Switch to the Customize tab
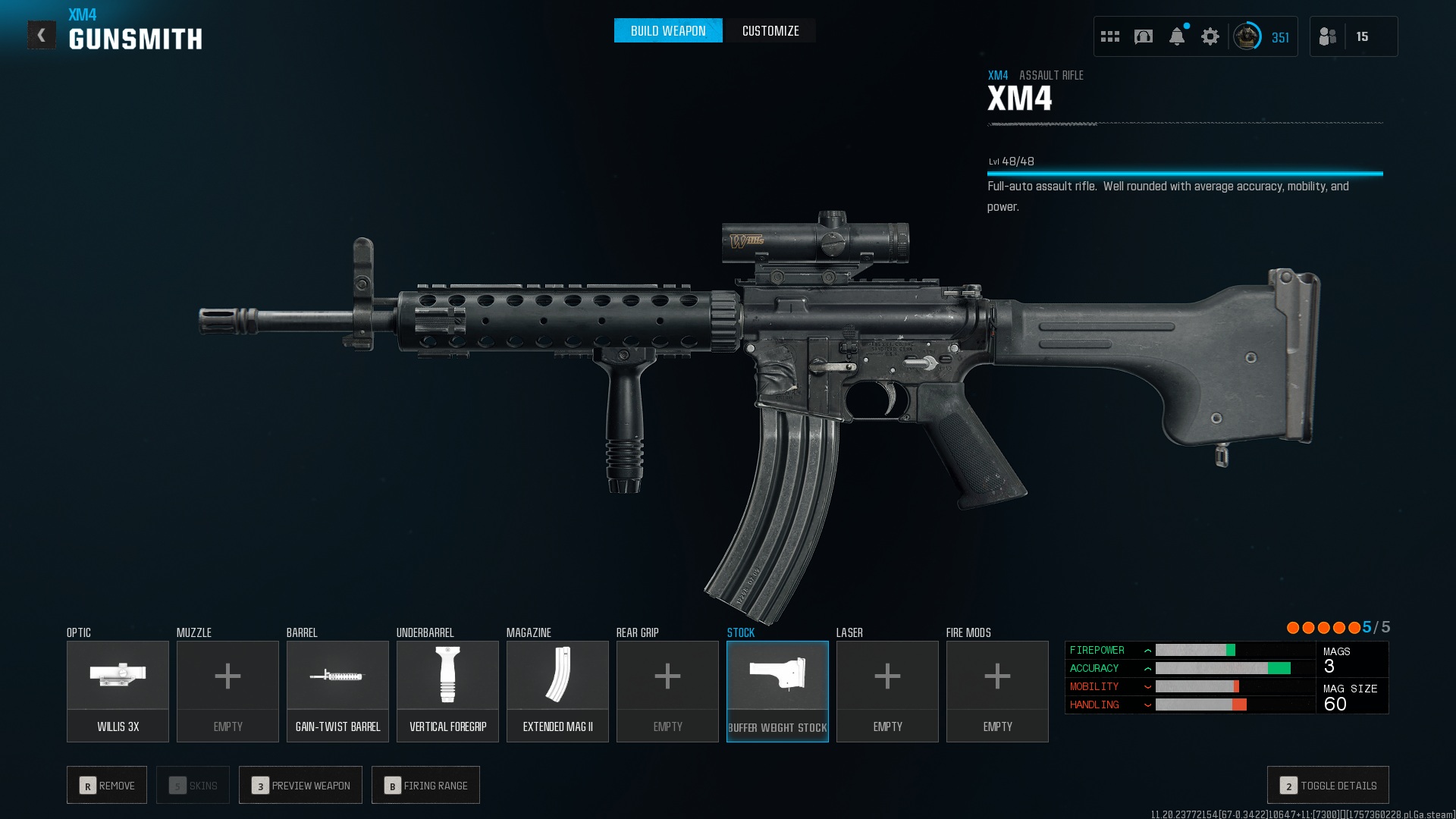1456x819 pixels. [770, 31]
